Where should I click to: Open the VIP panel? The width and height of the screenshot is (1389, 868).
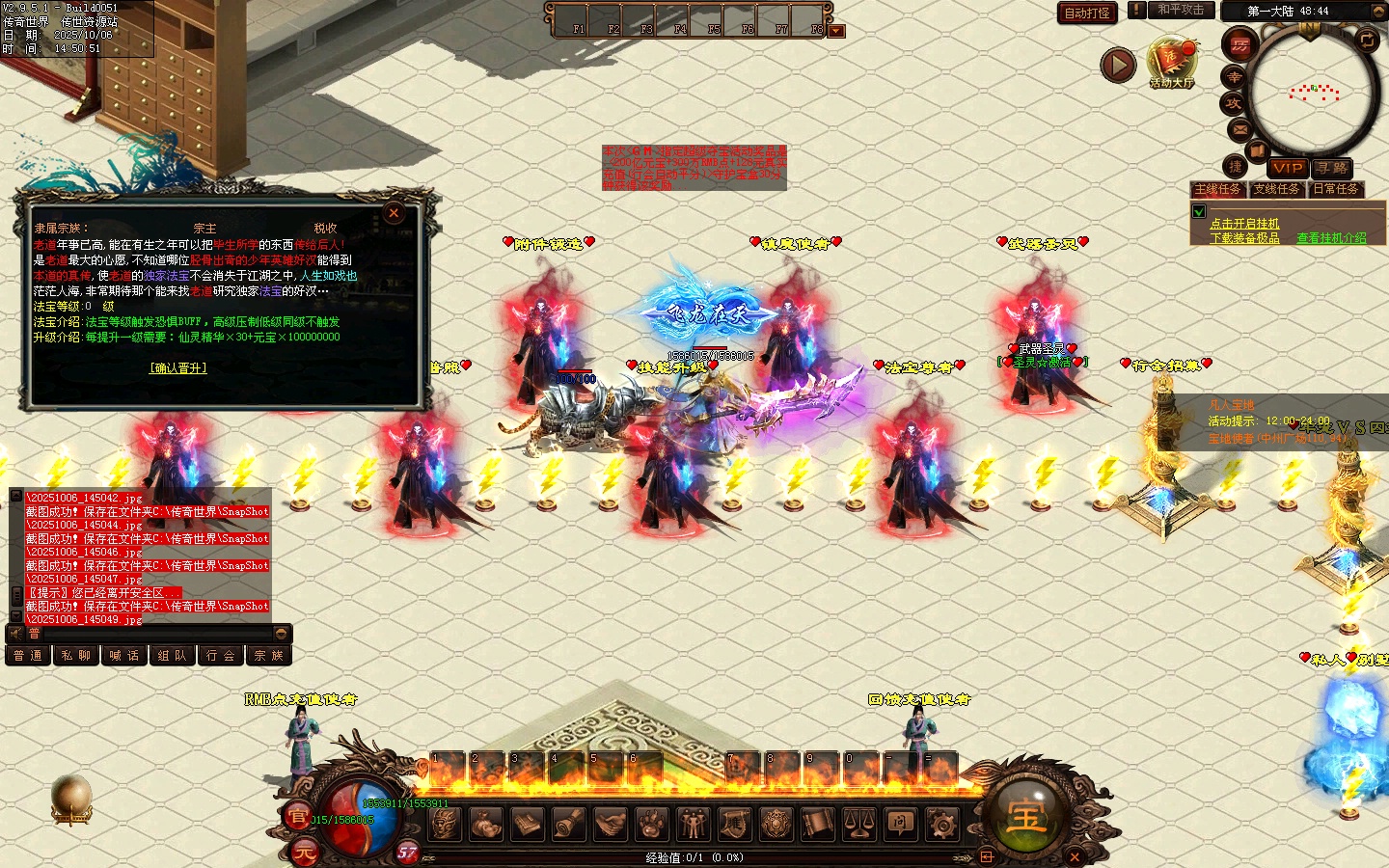point(1288,168)
